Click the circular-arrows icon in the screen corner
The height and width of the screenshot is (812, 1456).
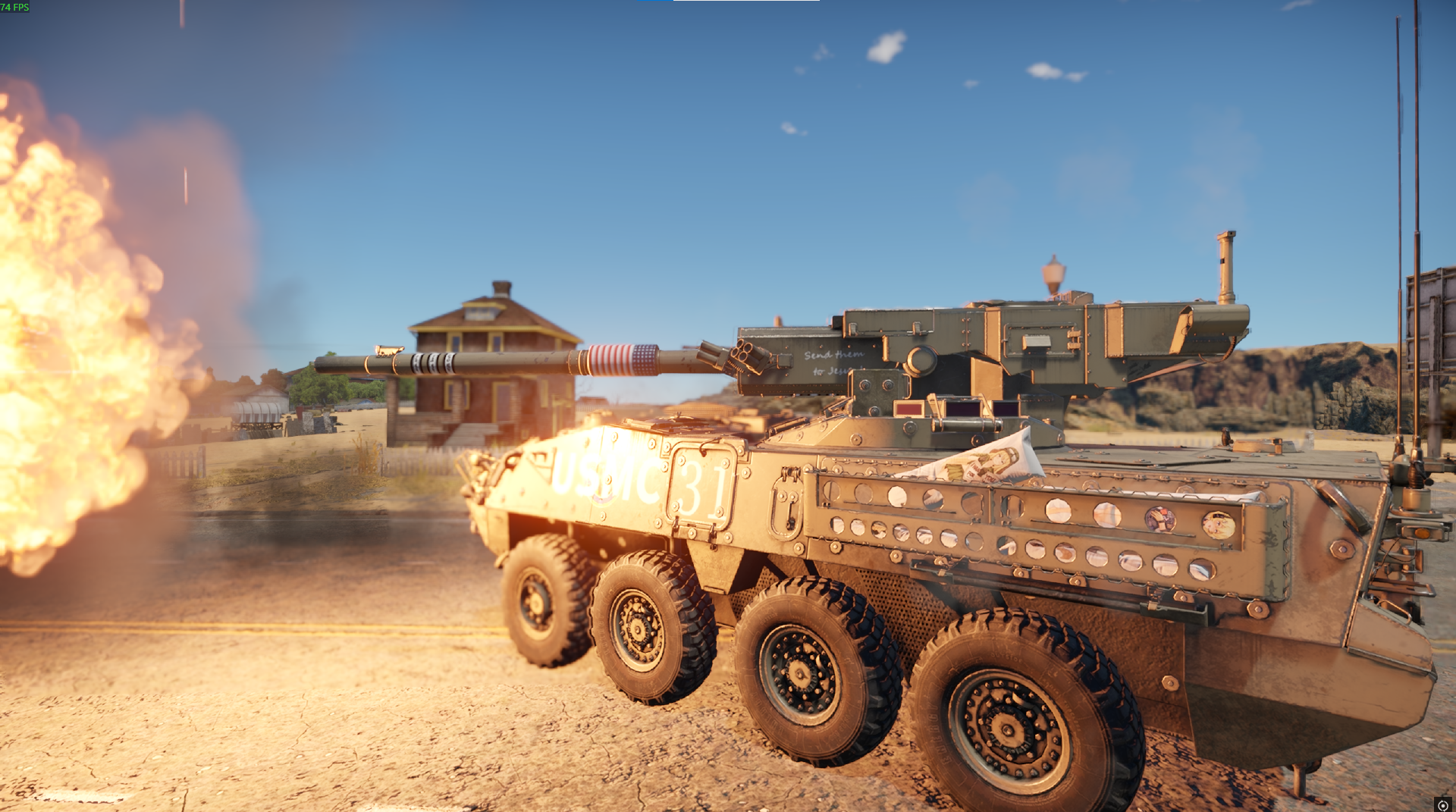[x=1442, y=804]
